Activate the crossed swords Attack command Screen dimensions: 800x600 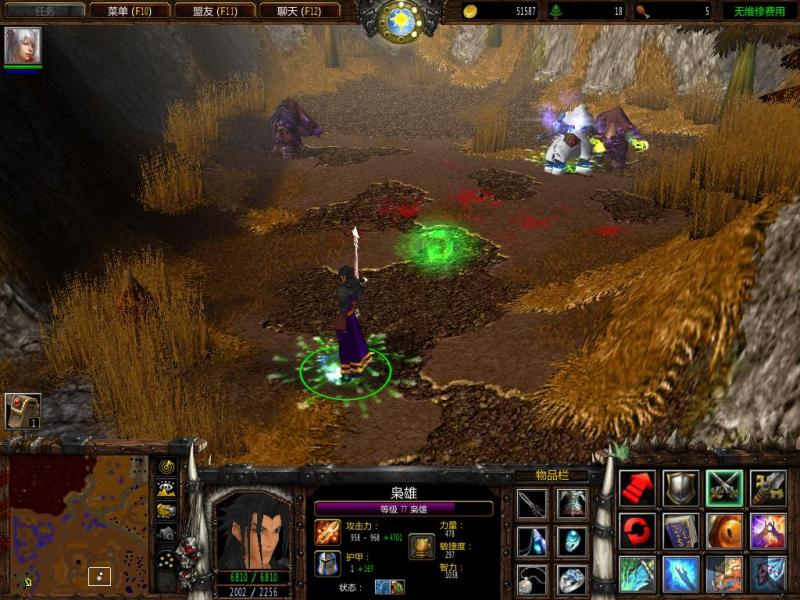725,487
